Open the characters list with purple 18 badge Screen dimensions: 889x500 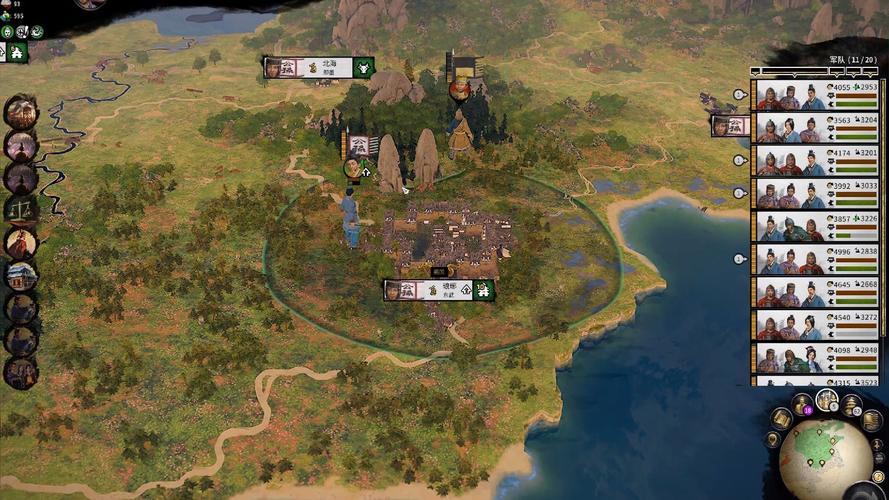[x=801, y=404]
